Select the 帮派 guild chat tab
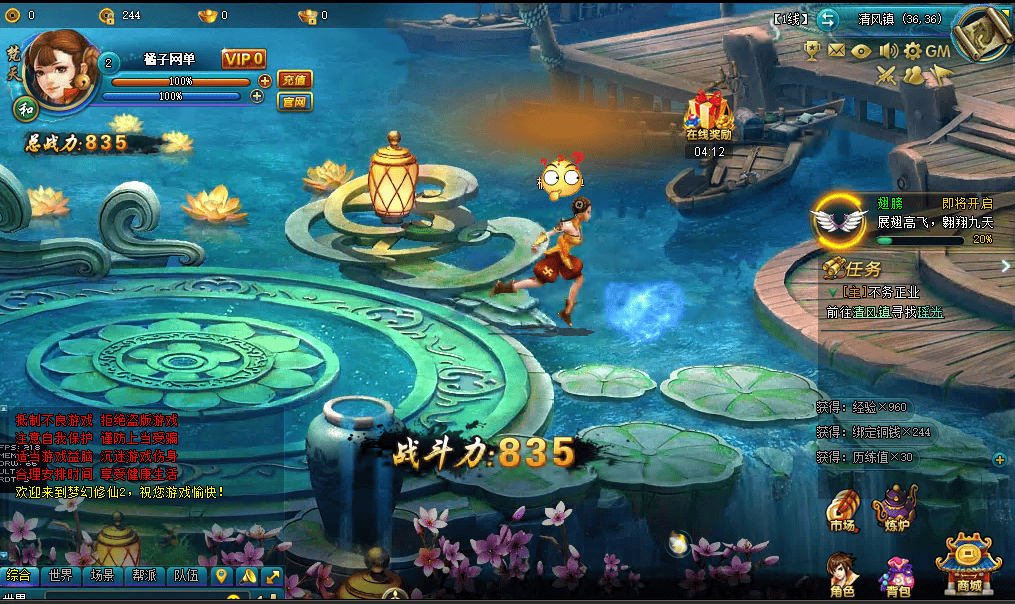This screenshot has height=604, width=1015. pyautogui.click(x=143, y=576)
